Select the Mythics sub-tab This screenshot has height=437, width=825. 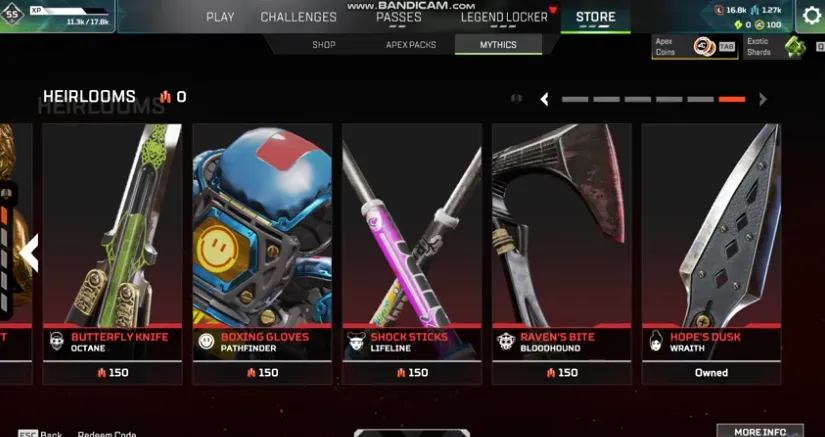click(498, 45)
